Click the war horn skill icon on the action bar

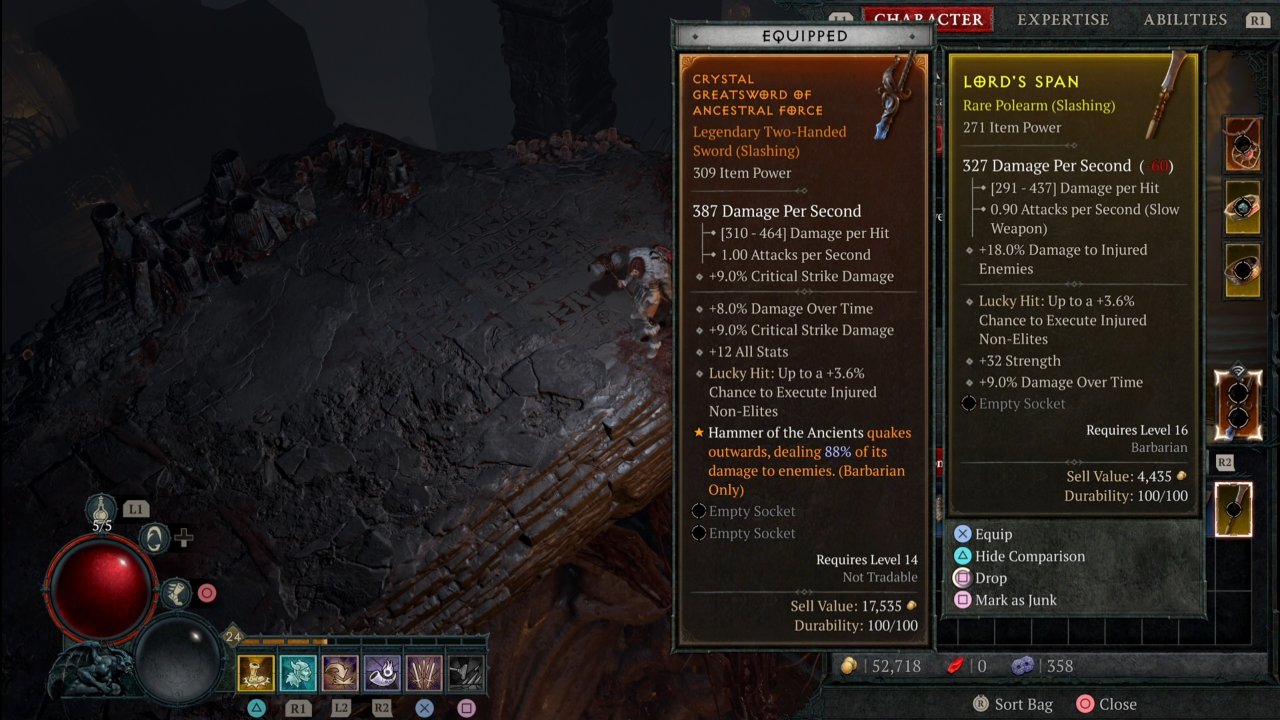pyautogui.click(x=383, y=674)
